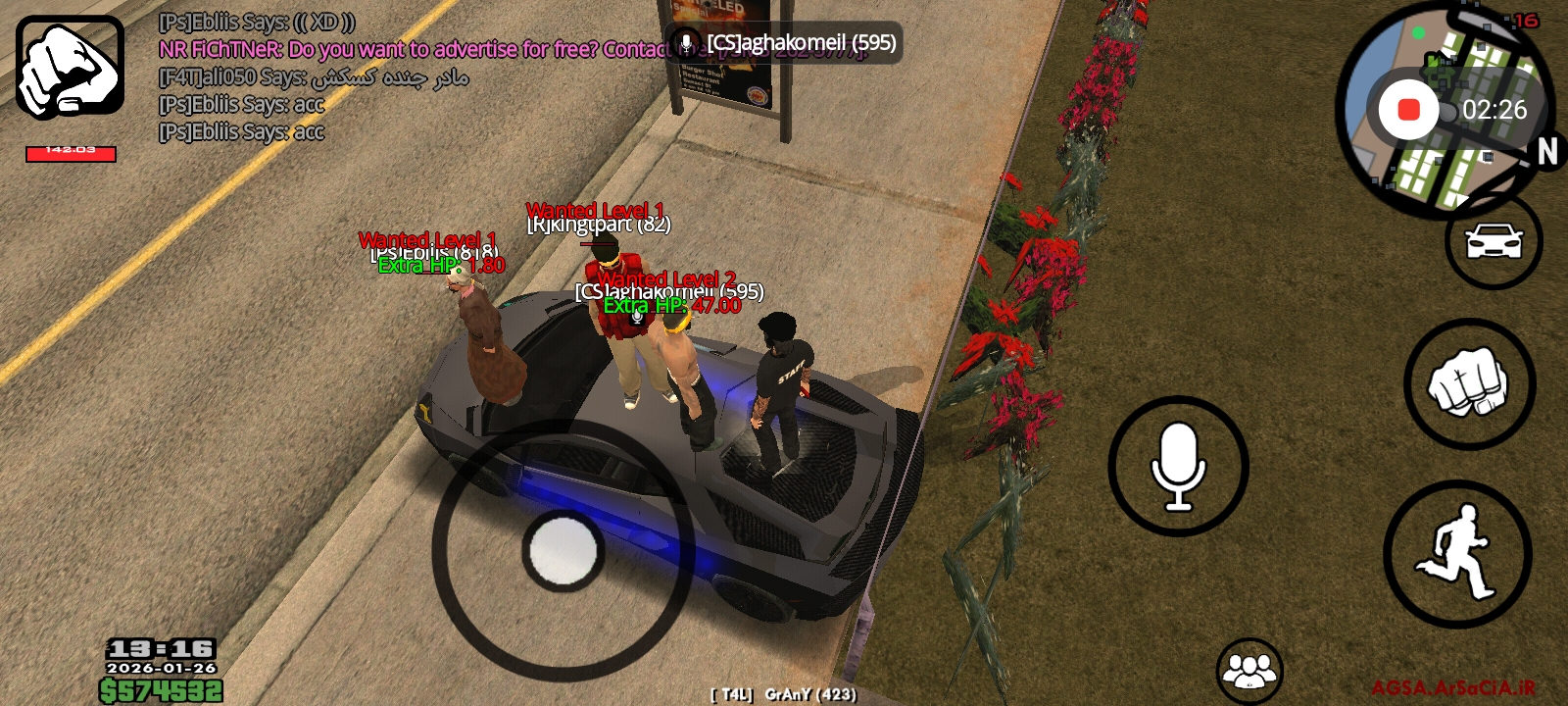Viewport: 1568px width, 706px height.
Task: Stop the screen recording
Action: (1408, 110)
